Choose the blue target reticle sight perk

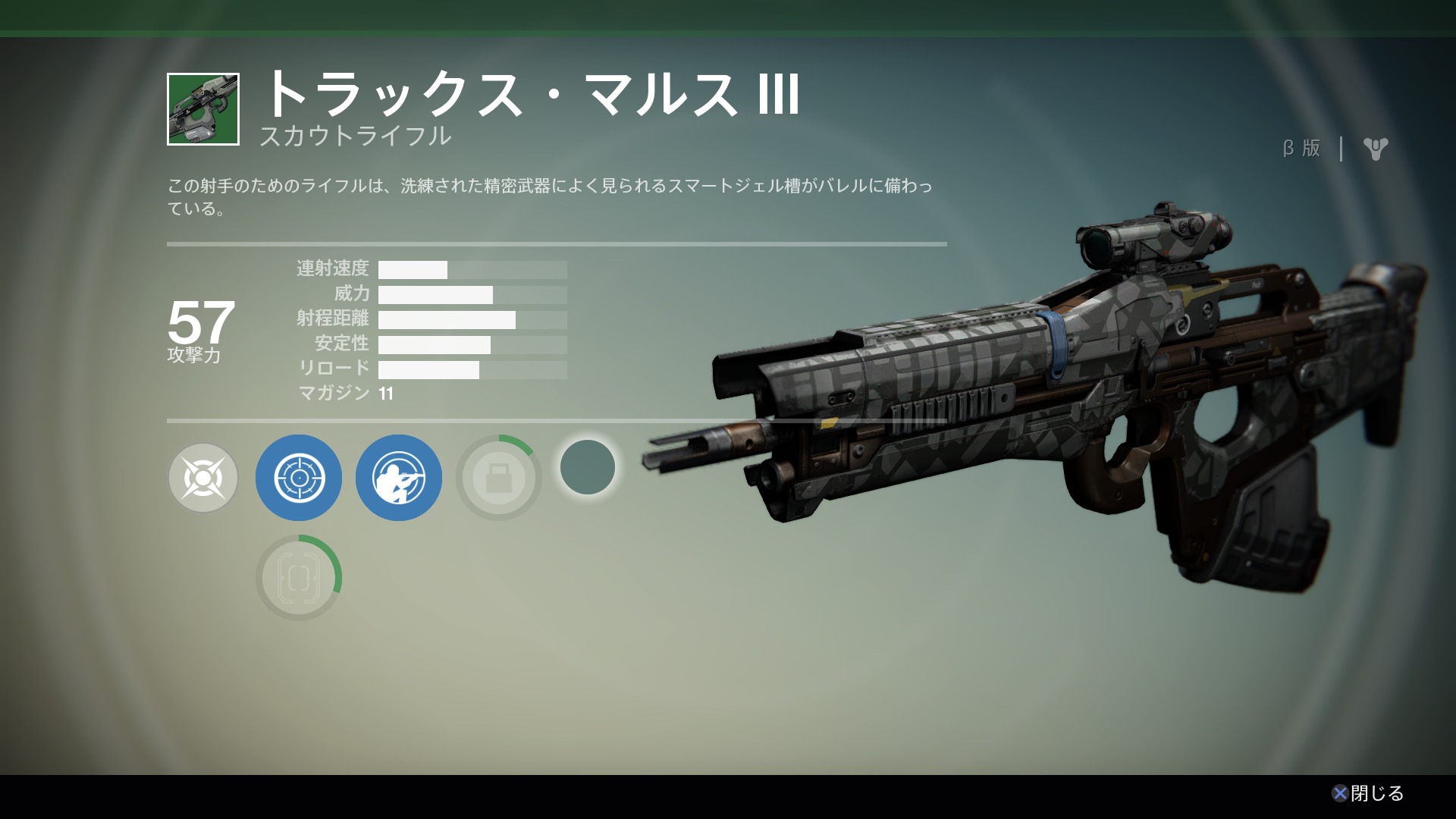coord(299,478)
